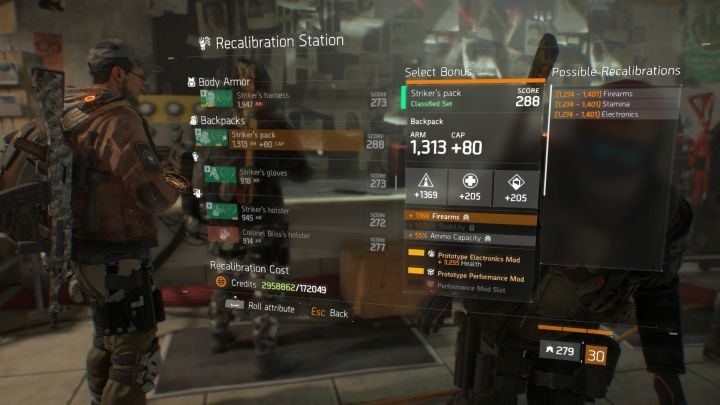
Task: Go Back from the Recalibration Station
Action: tap(330, 312)
